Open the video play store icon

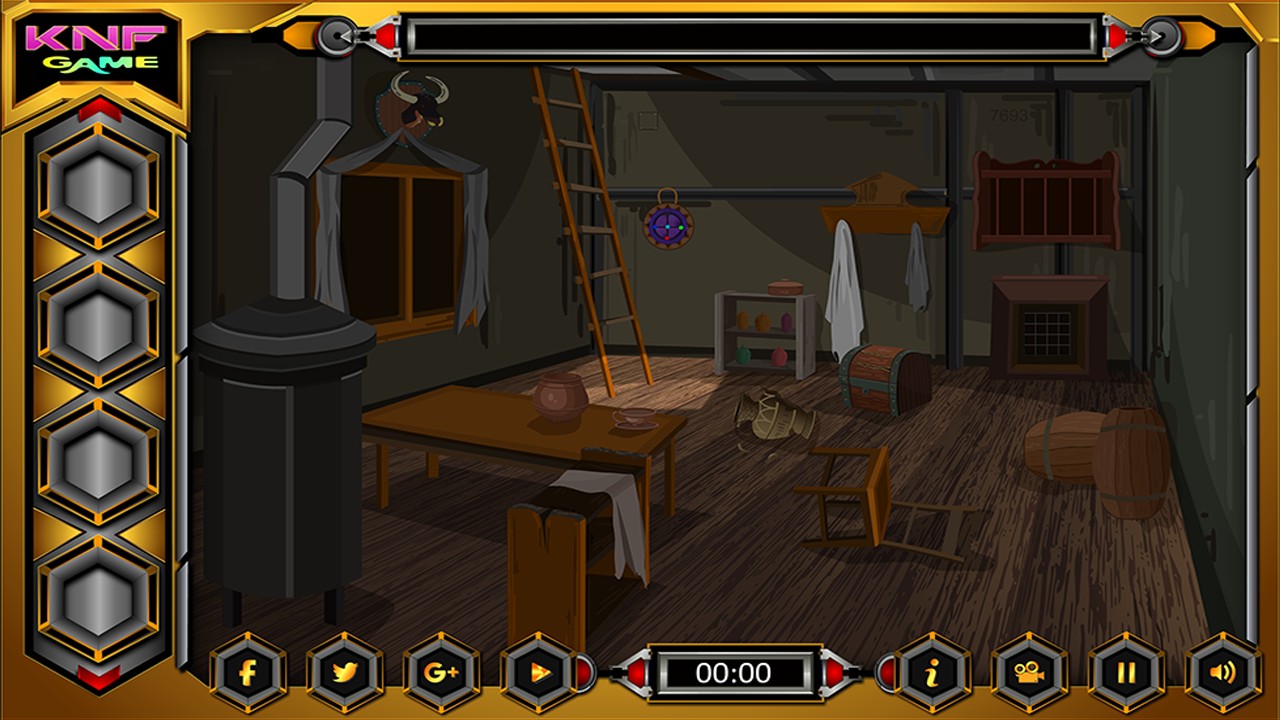538,673
